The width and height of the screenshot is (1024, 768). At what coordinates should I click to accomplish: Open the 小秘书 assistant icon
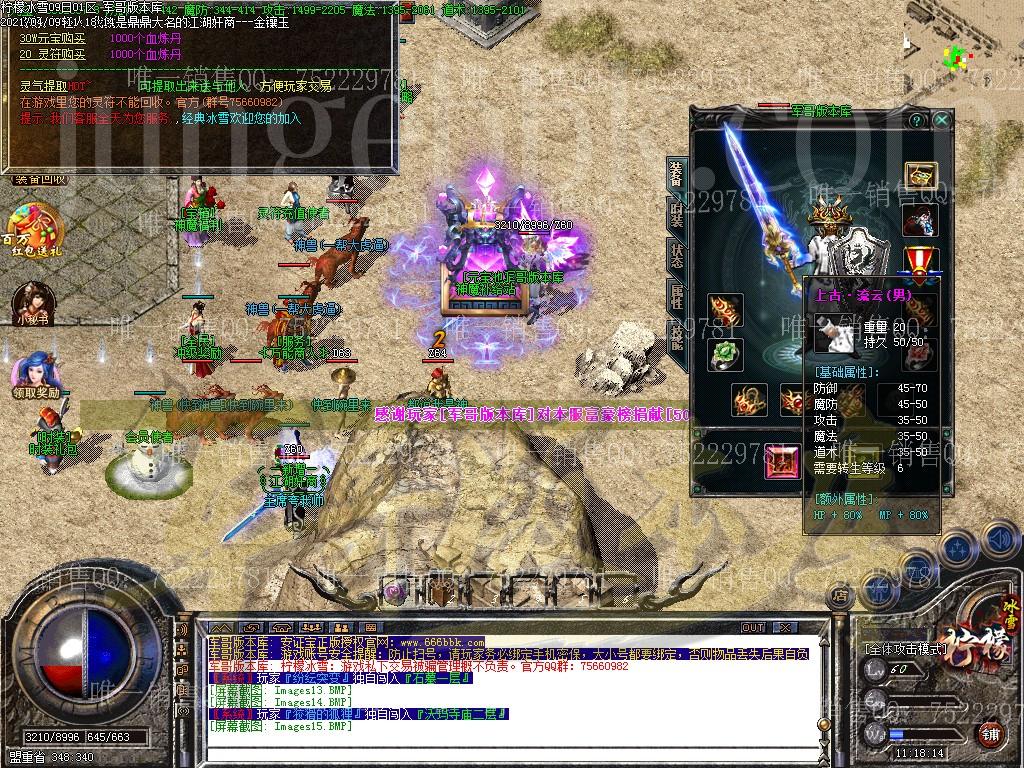pyautogui.click(x=32, y=302)
